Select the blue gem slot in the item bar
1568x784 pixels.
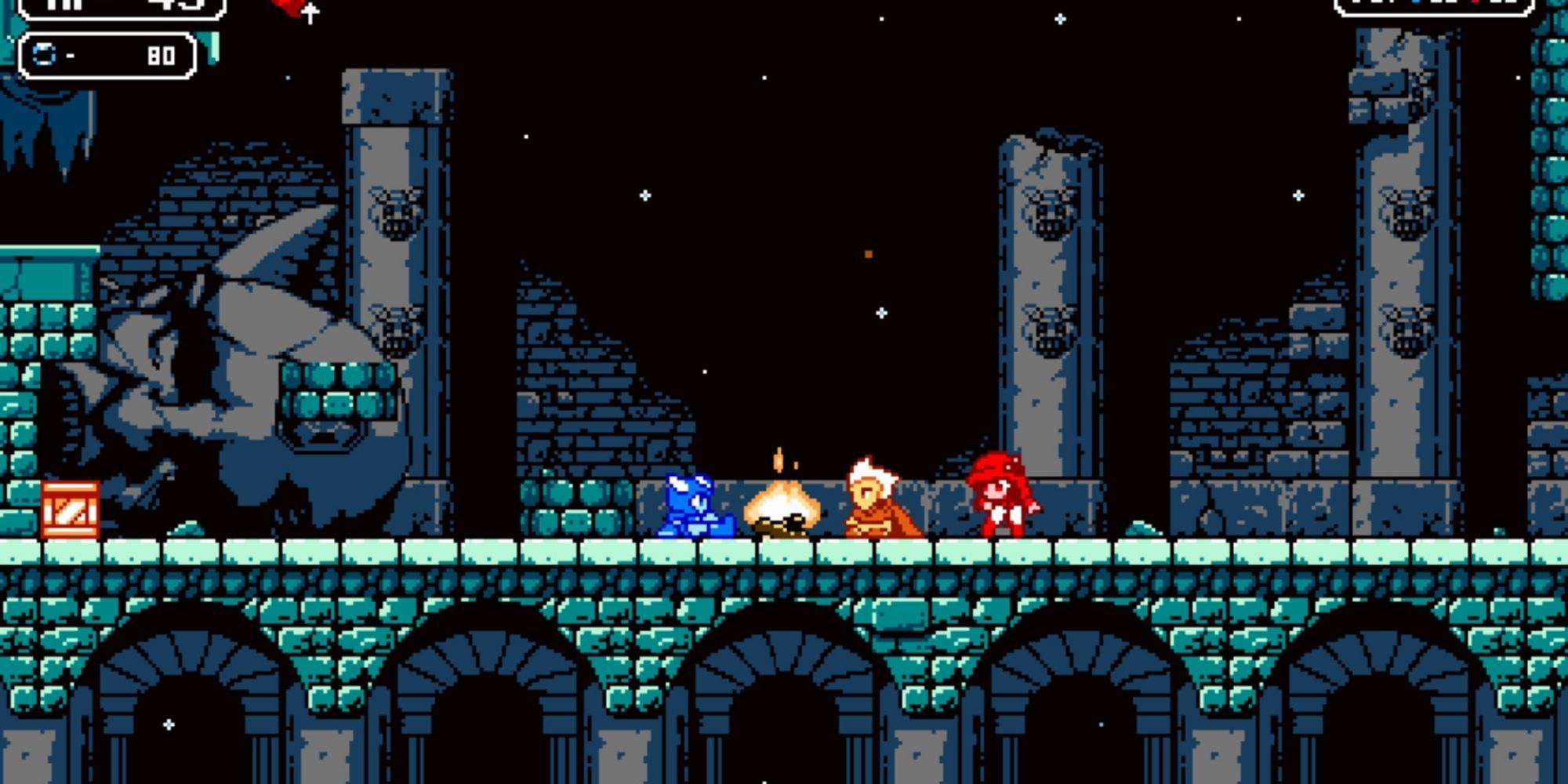click(1416, 3)
